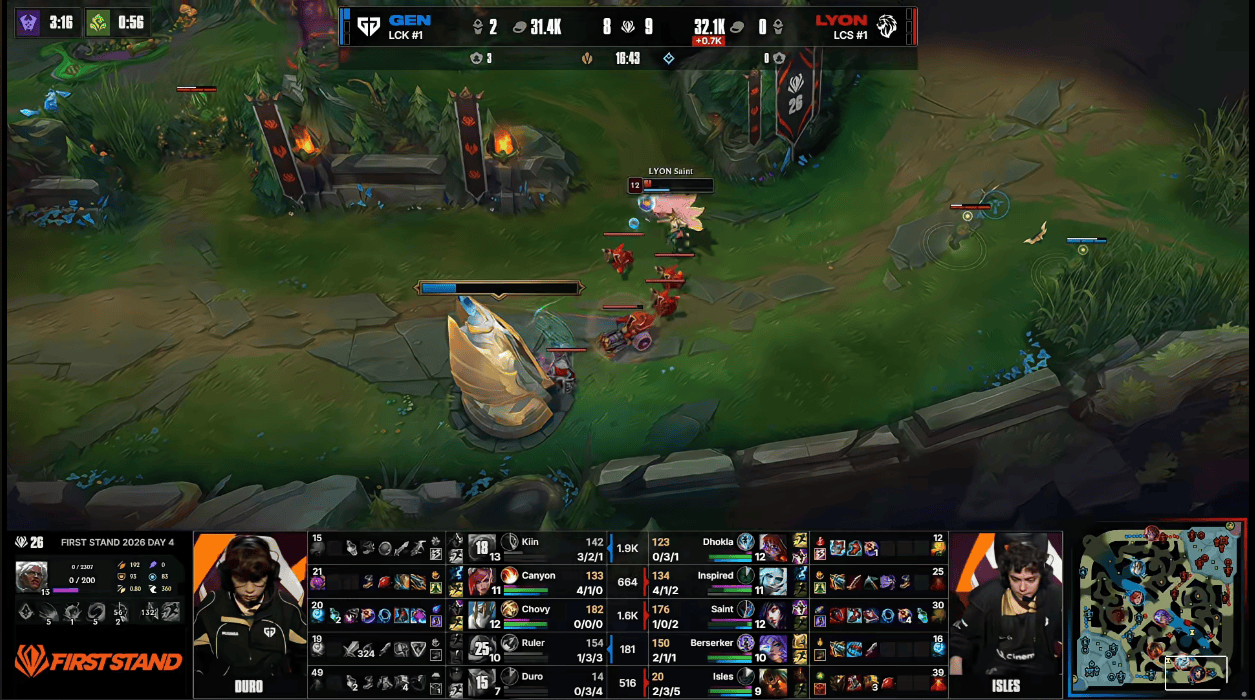Select Canyon's champion portrait
Viewport: 1255px width, 700px height.
pyautogui.click(x=483, y=581)
